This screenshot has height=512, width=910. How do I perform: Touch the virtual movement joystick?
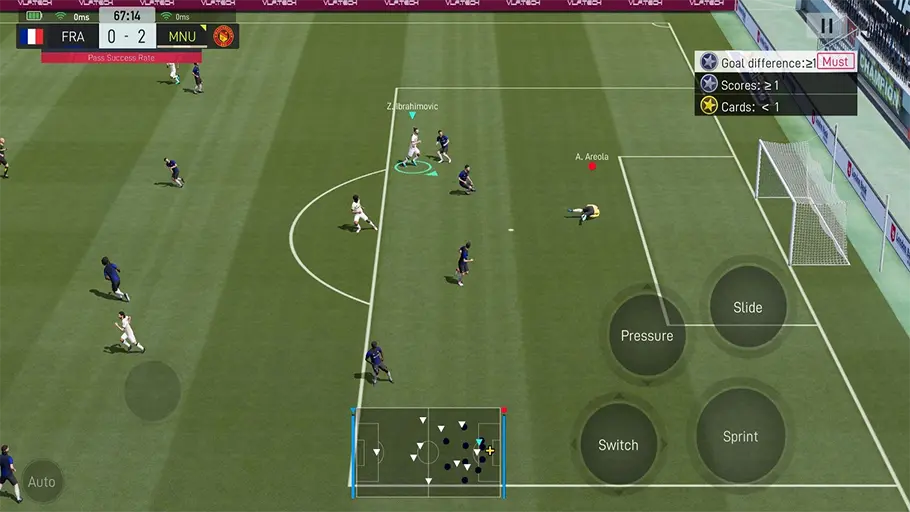(x=153, y=390)
